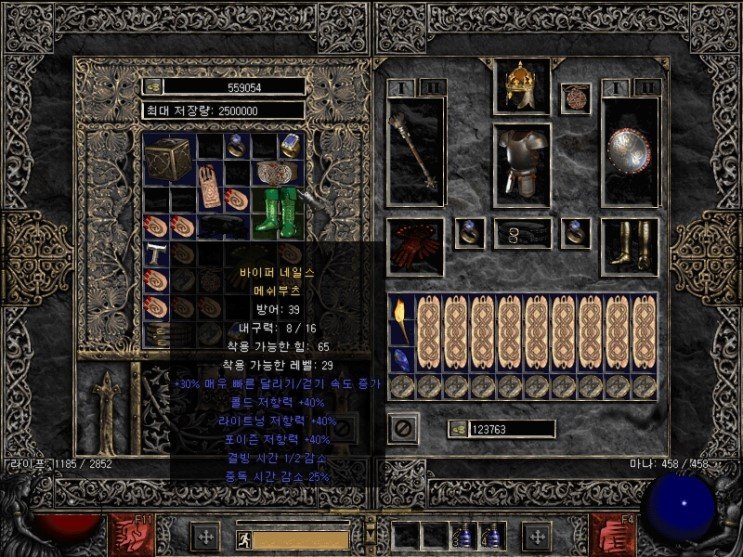
Task: Select the equipped belt slot
Action: tap(521, 234)
